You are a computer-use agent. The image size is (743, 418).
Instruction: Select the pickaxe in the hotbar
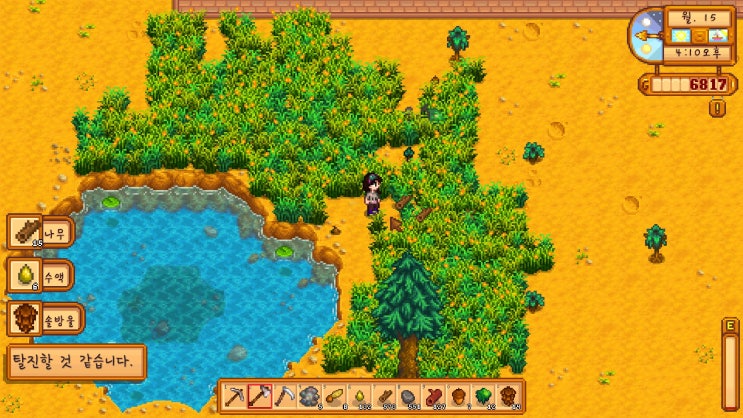tap(235, 396)
